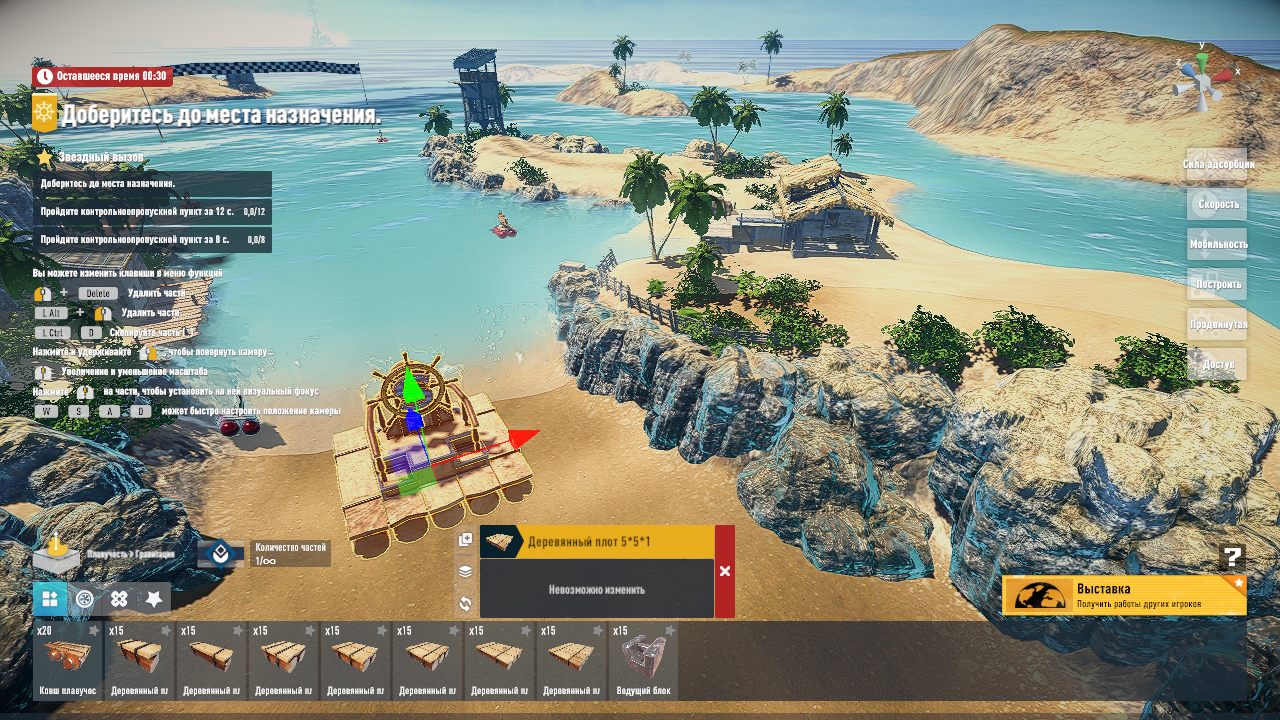Switch to the four-squares parts category tab
The image size is (1280, 720).
click(50, 599)
